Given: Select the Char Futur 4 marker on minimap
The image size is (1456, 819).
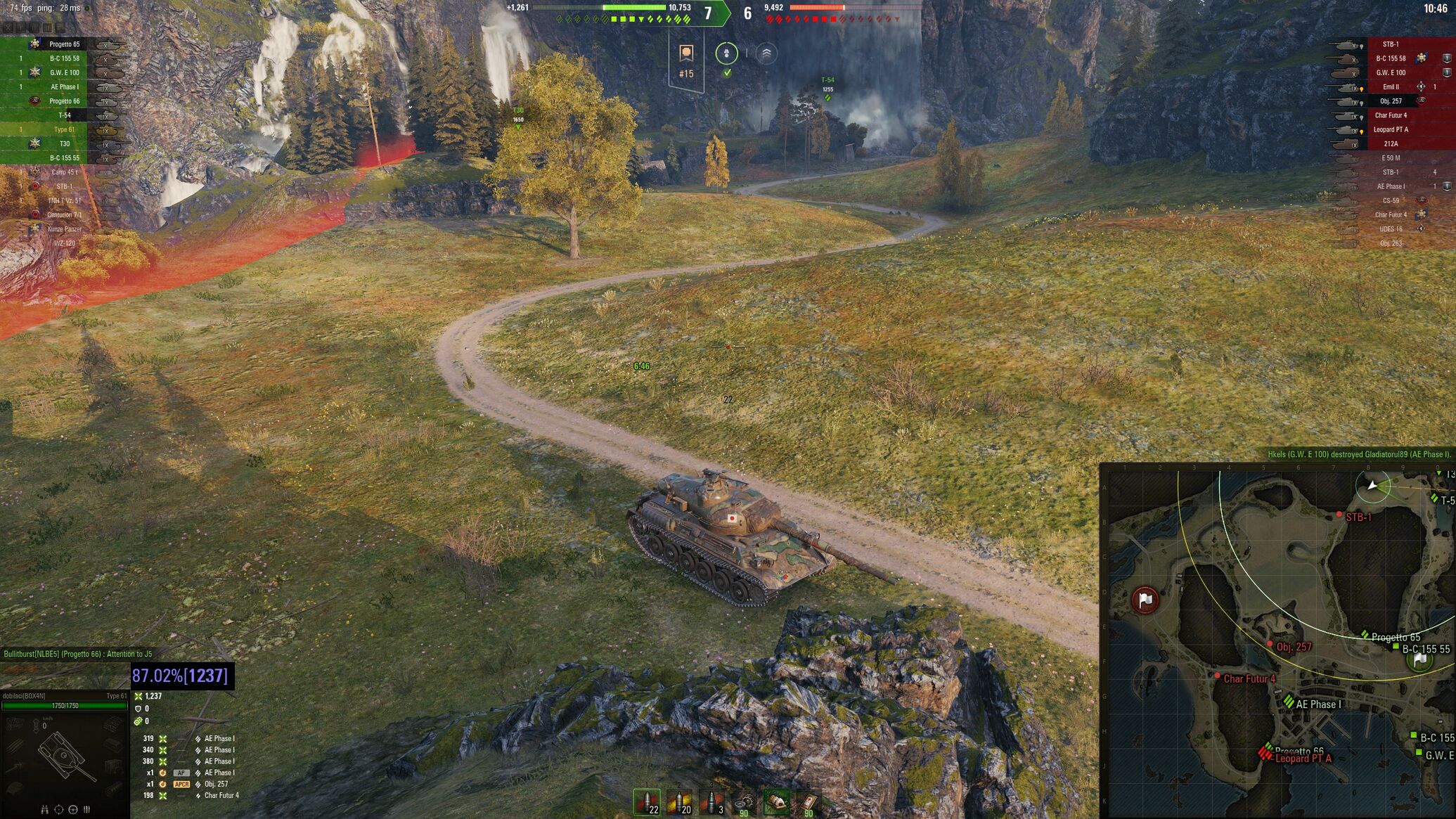Looking at the screenshot, I should 1218,676.
